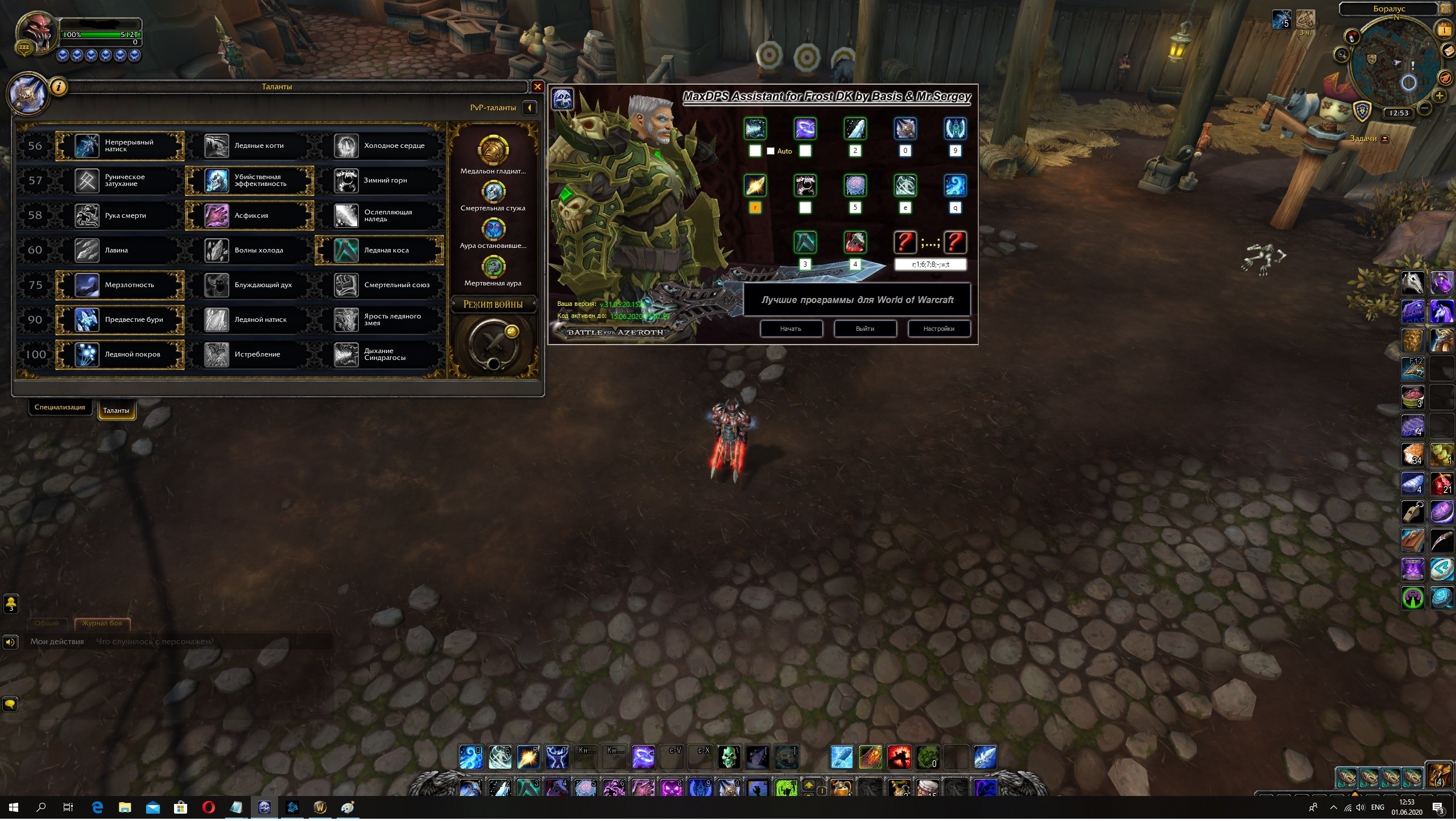The image size is (1456, 821).
Task: Pick the Дыхание Синдрагосы talent
Action: coord(379,354)
